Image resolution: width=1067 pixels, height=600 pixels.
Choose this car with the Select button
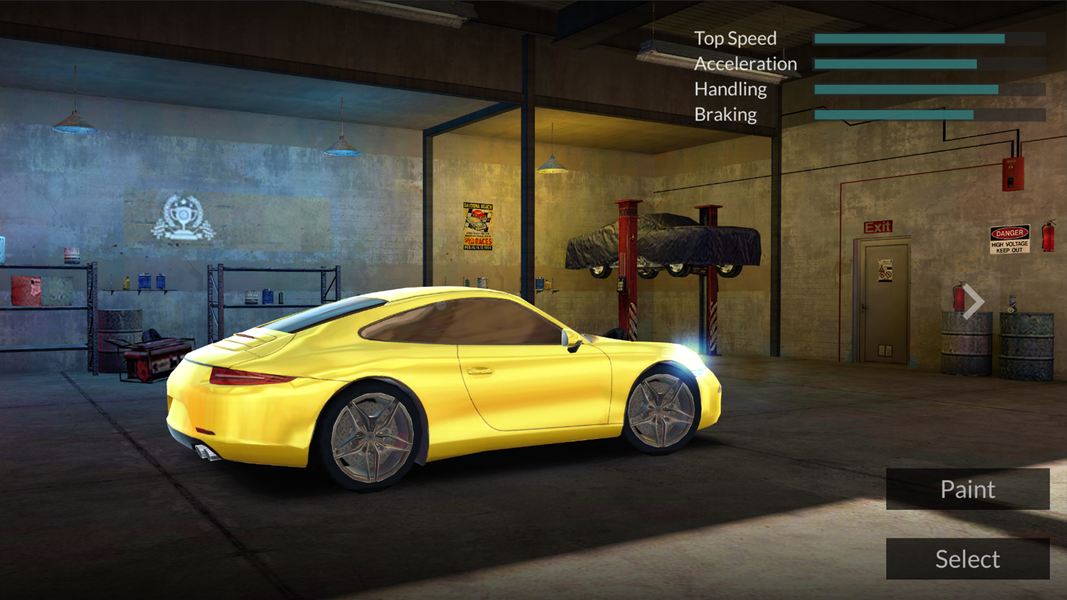click(967, 559)
